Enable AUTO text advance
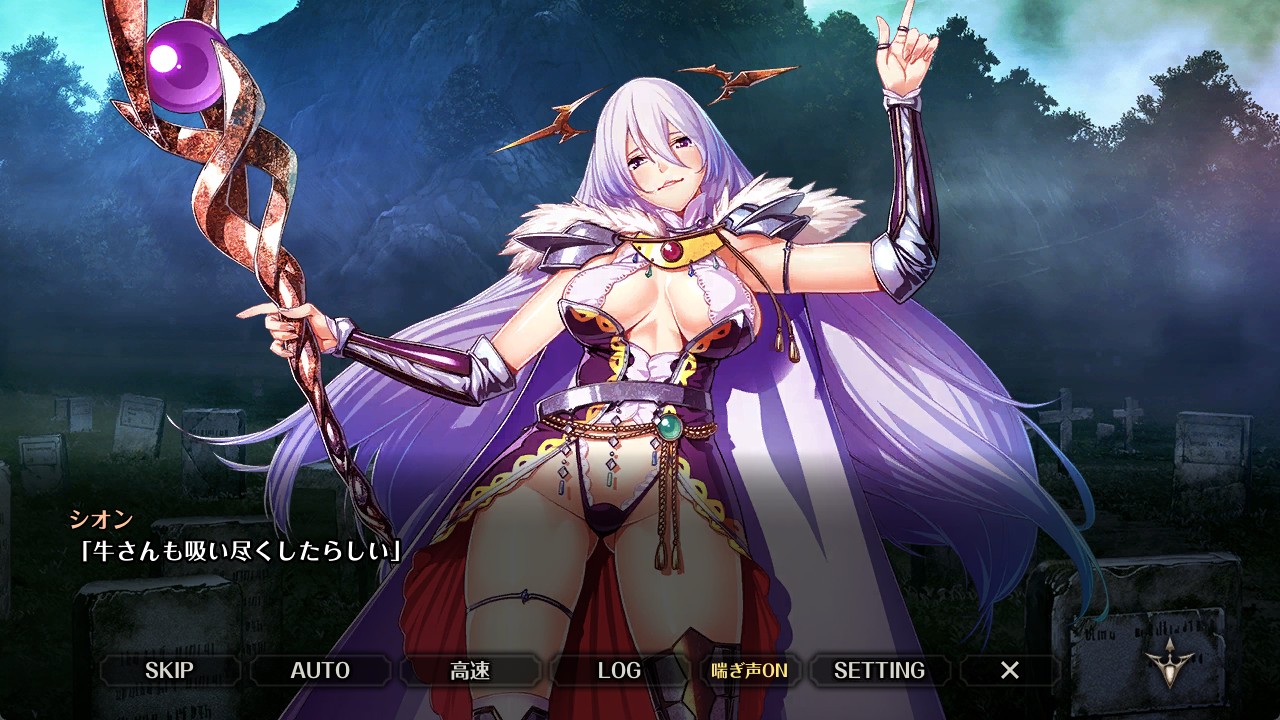Viewport: 1280px width, 720px height. [320, 670]
